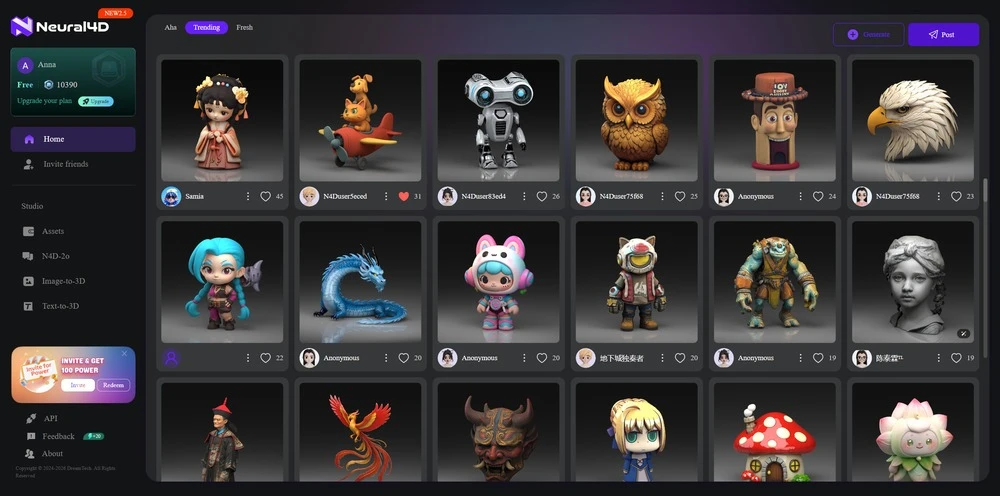Open the N4D-2o tool
1000x496 pixels.
click(x=55, y=256)
